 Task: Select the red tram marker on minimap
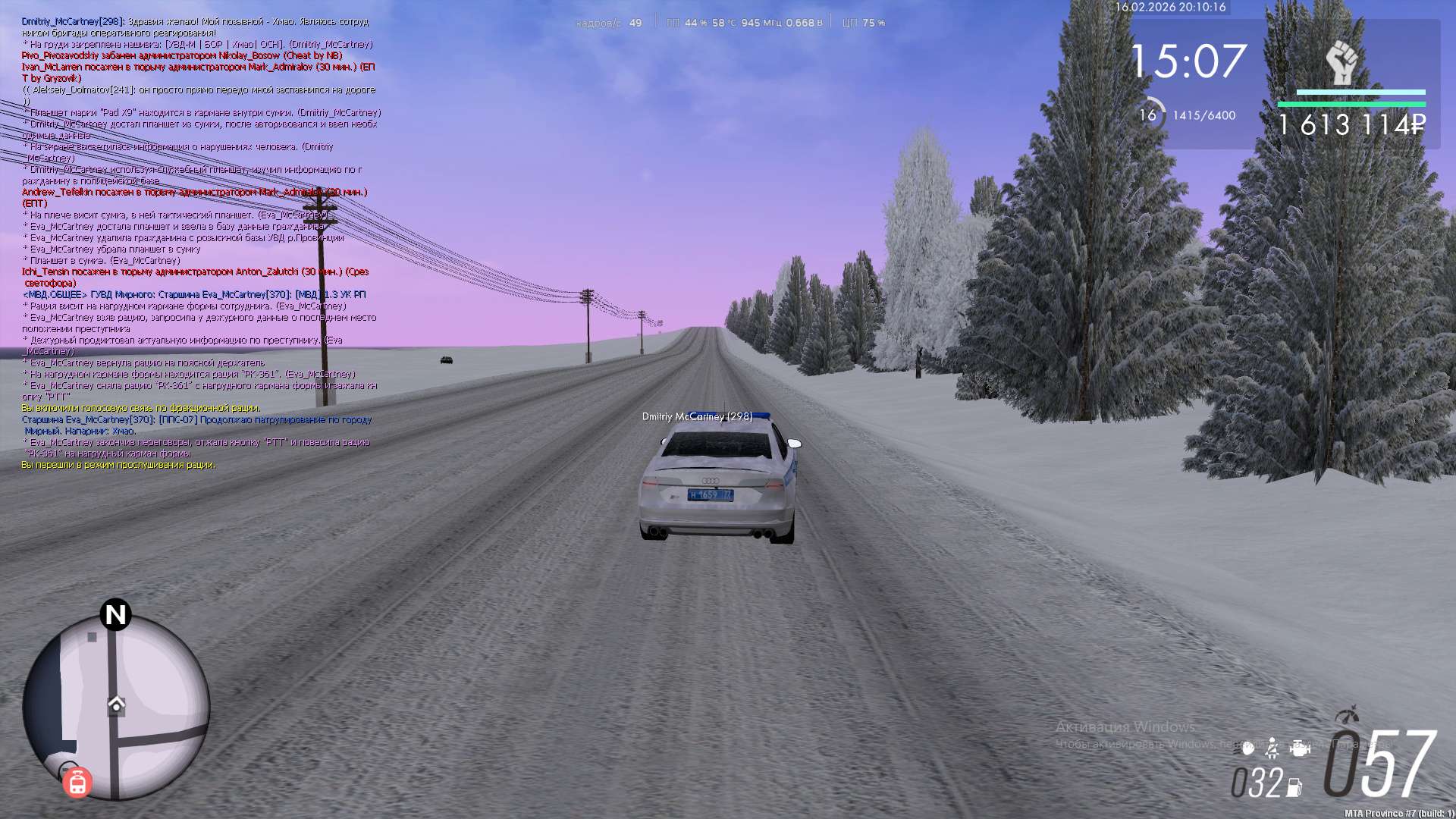pos(77,783)
